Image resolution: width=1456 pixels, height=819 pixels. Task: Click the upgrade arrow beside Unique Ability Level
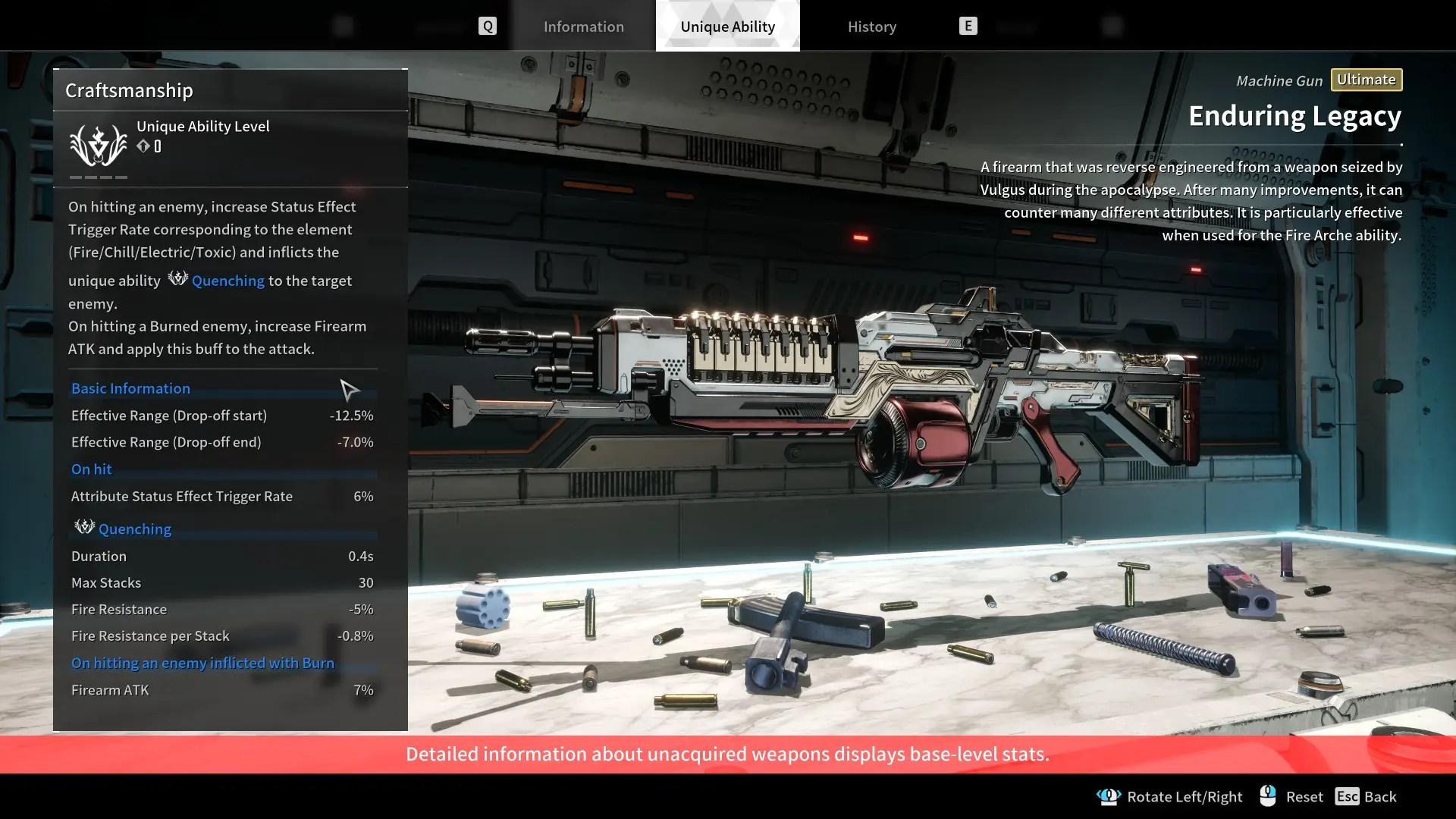click(143, 146)
